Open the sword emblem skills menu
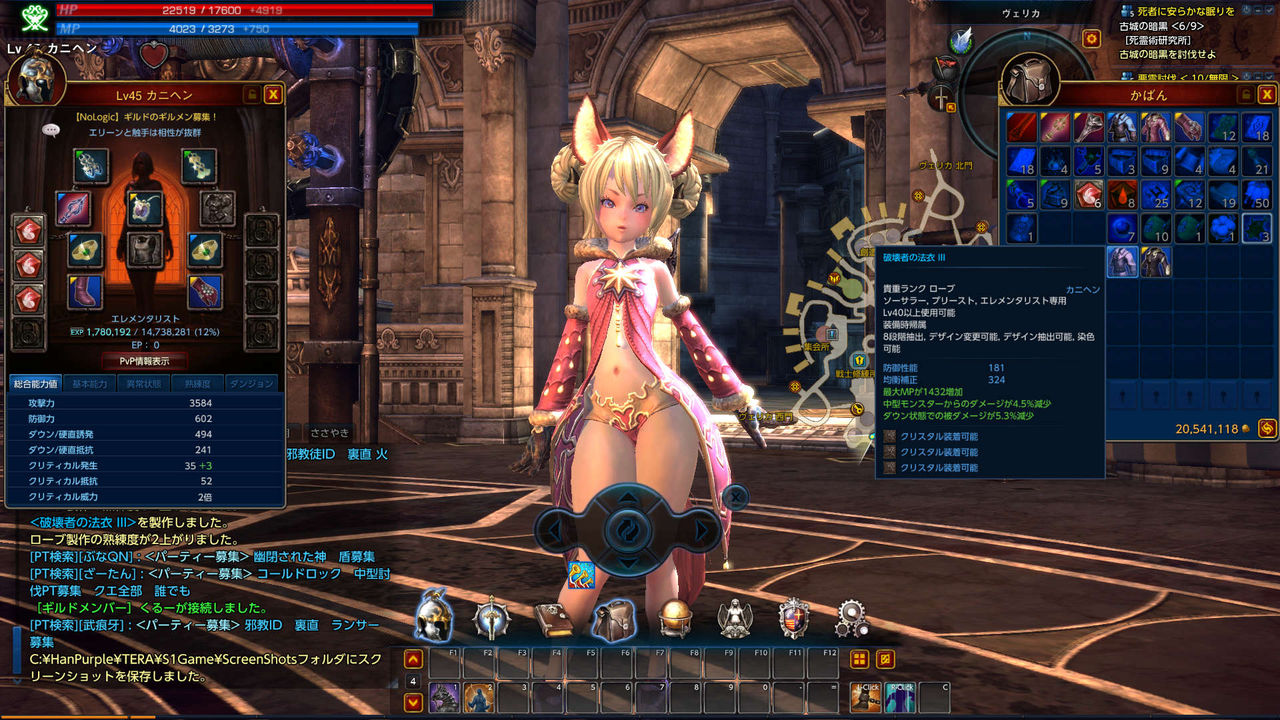 [x=492, y=618]
